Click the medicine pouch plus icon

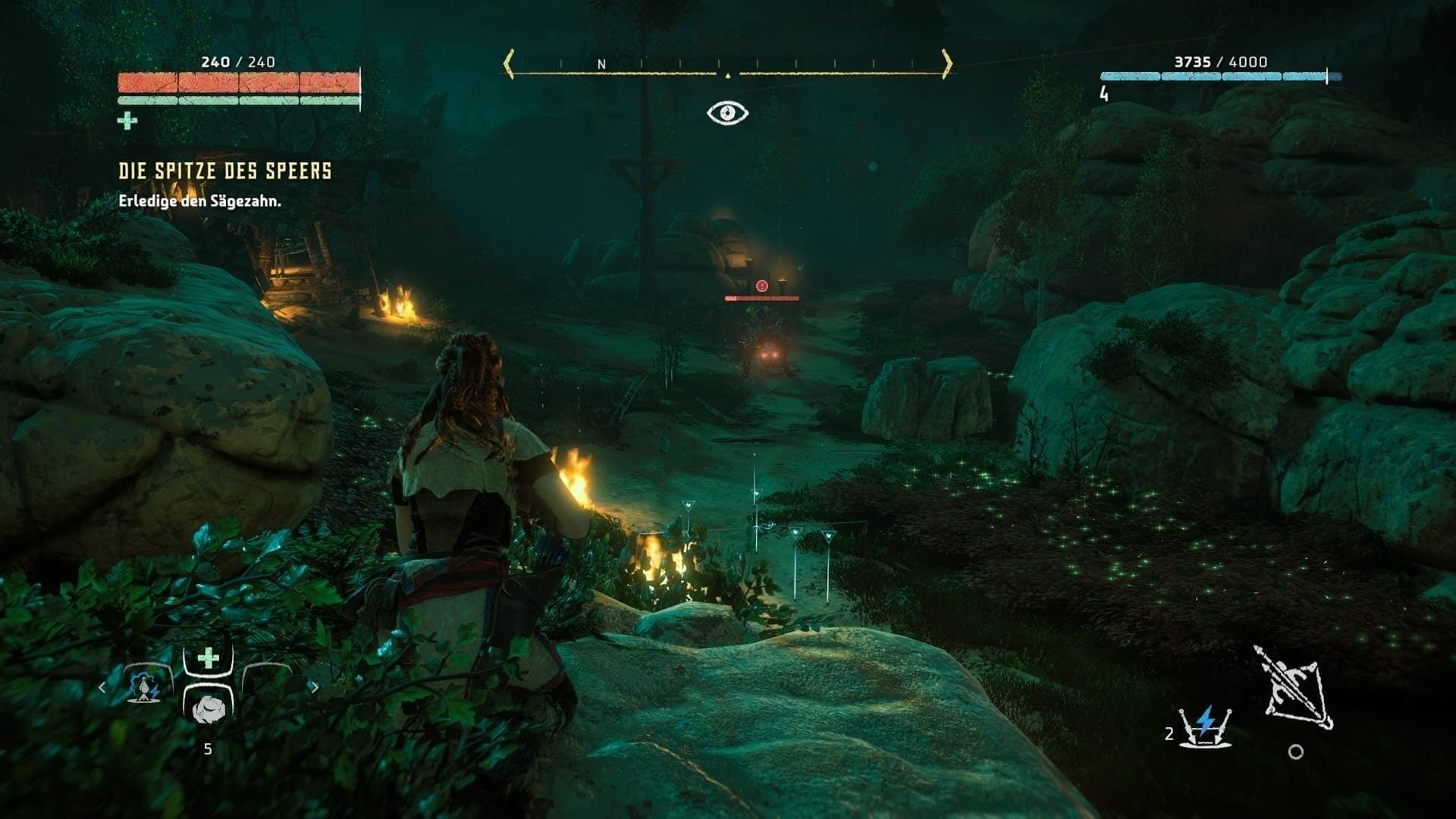(x=127, y=121)
